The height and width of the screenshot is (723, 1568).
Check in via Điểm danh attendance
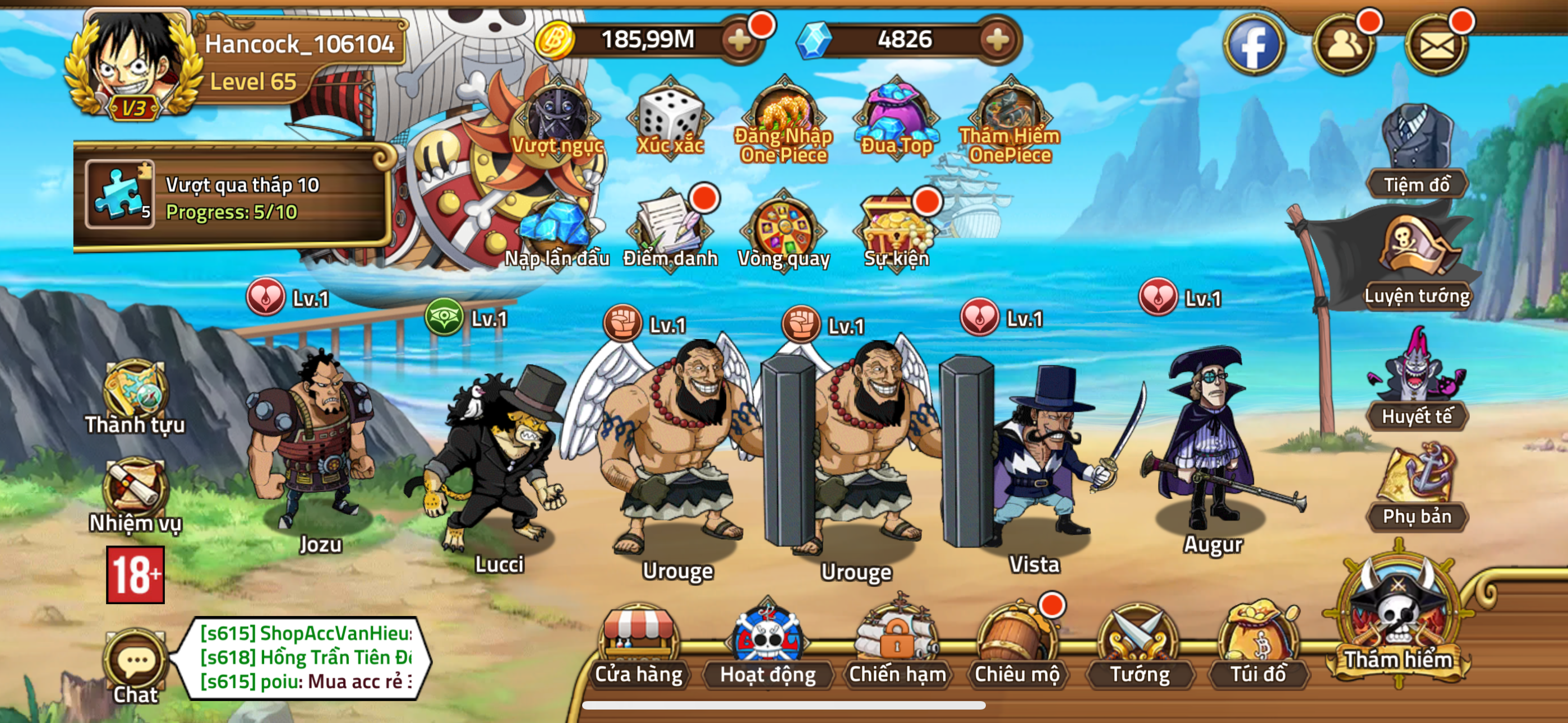coord(671,228)
